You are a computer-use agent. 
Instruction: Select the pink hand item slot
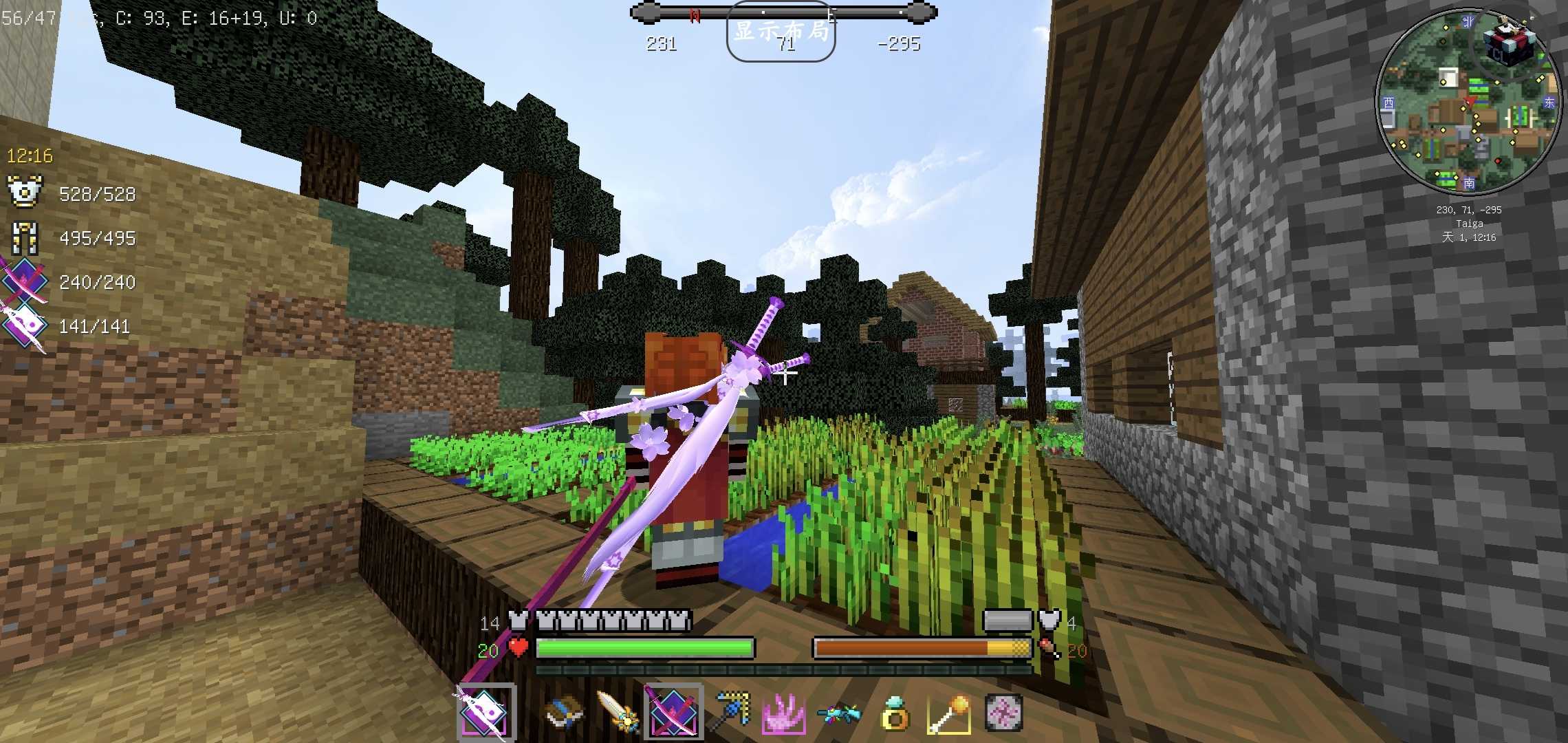(x=784, y=713)
